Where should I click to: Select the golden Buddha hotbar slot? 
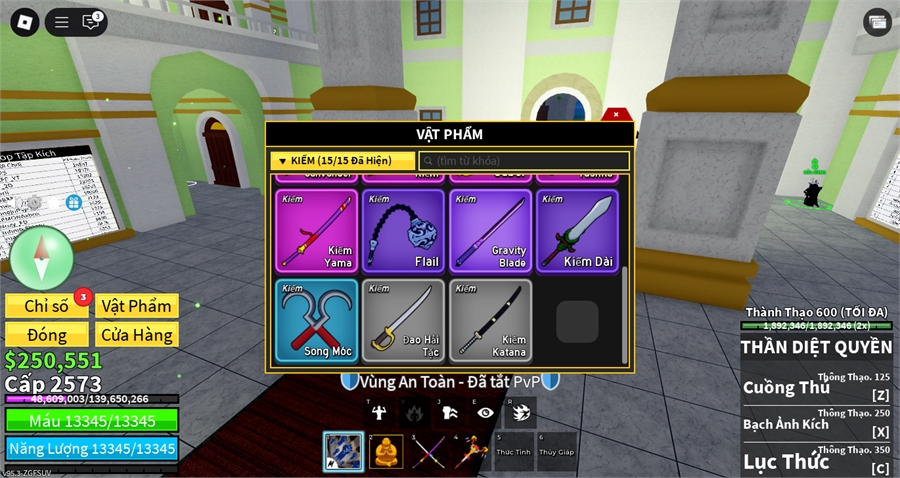386,452
